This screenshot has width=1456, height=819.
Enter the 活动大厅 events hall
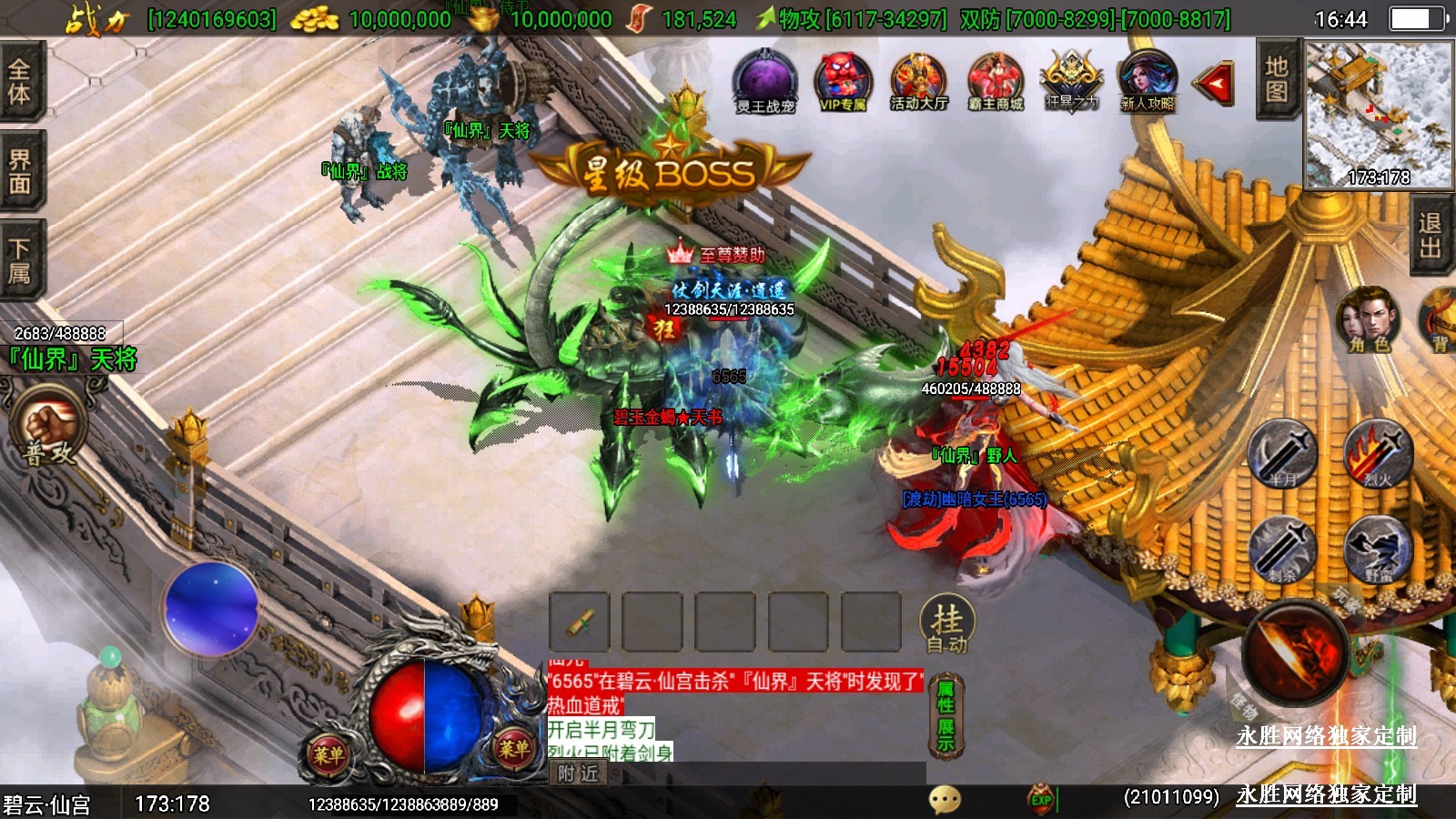coord(919,80)
